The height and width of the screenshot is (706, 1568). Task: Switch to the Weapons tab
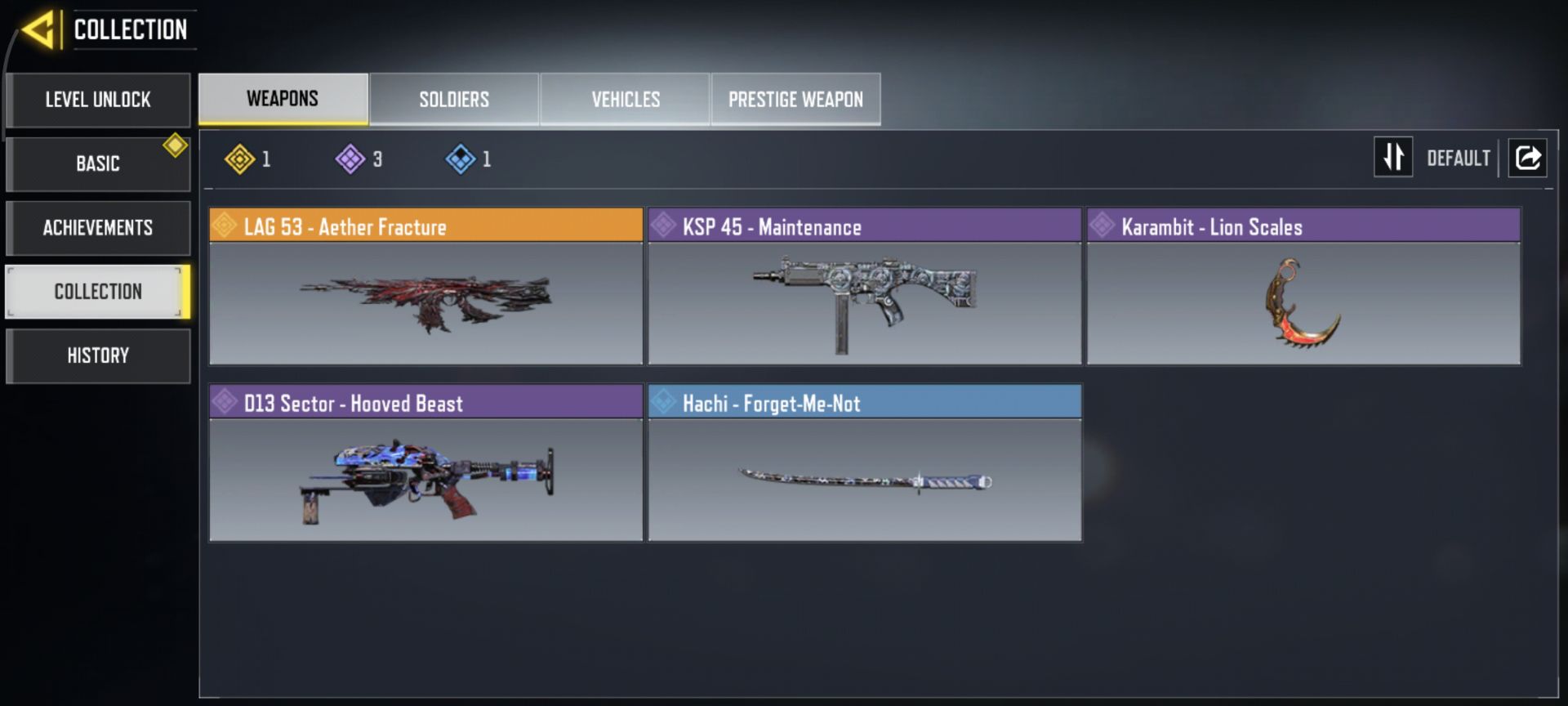[283, 99]
